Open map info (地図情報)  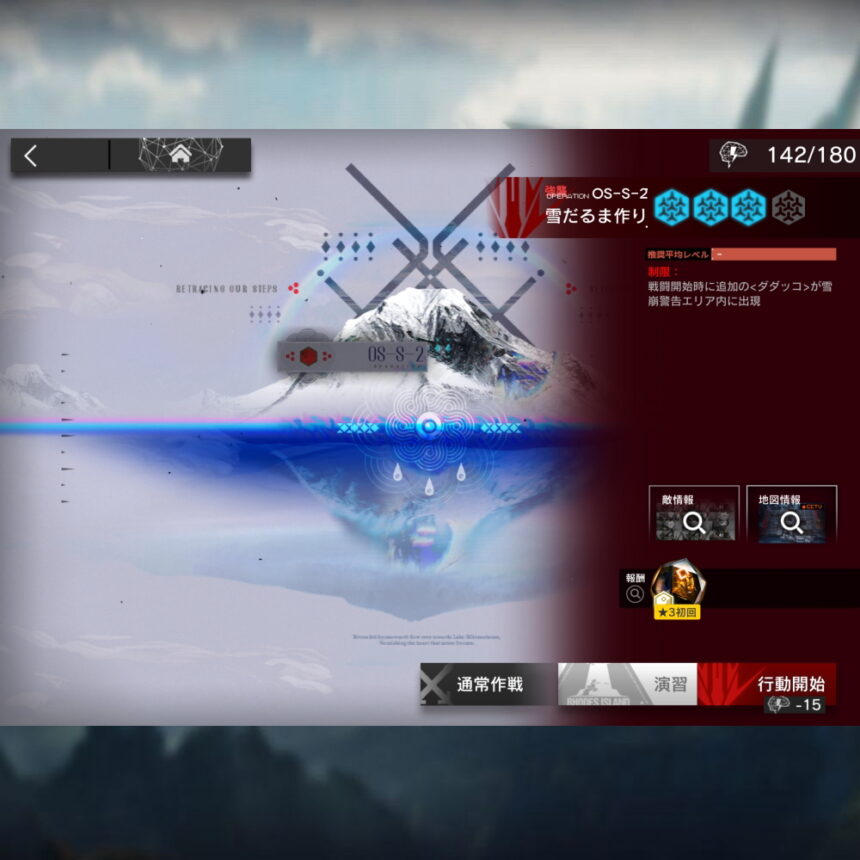791,514
